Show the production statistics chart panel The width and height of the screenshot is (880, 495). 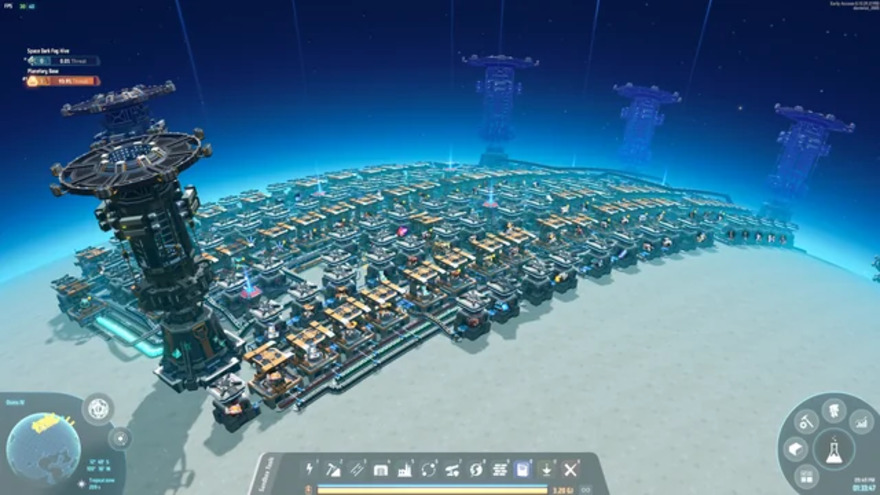[862, 423]
